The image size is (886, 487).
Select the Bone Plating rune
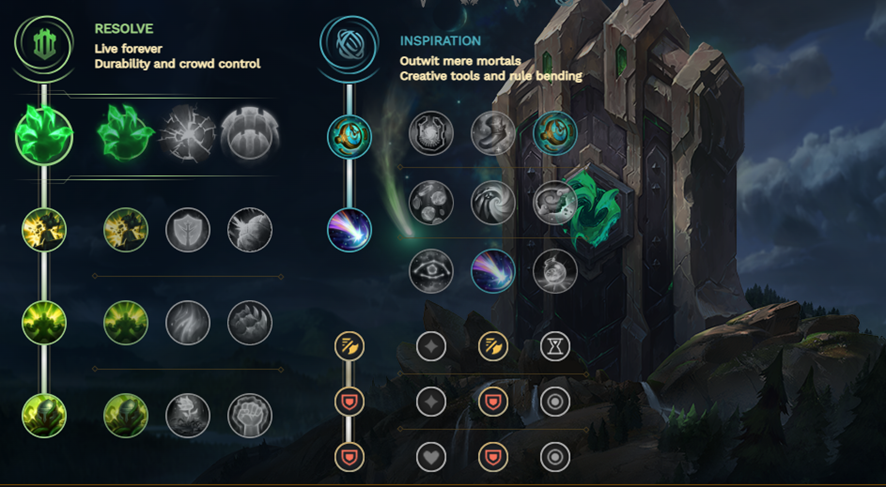pos(249,323)
